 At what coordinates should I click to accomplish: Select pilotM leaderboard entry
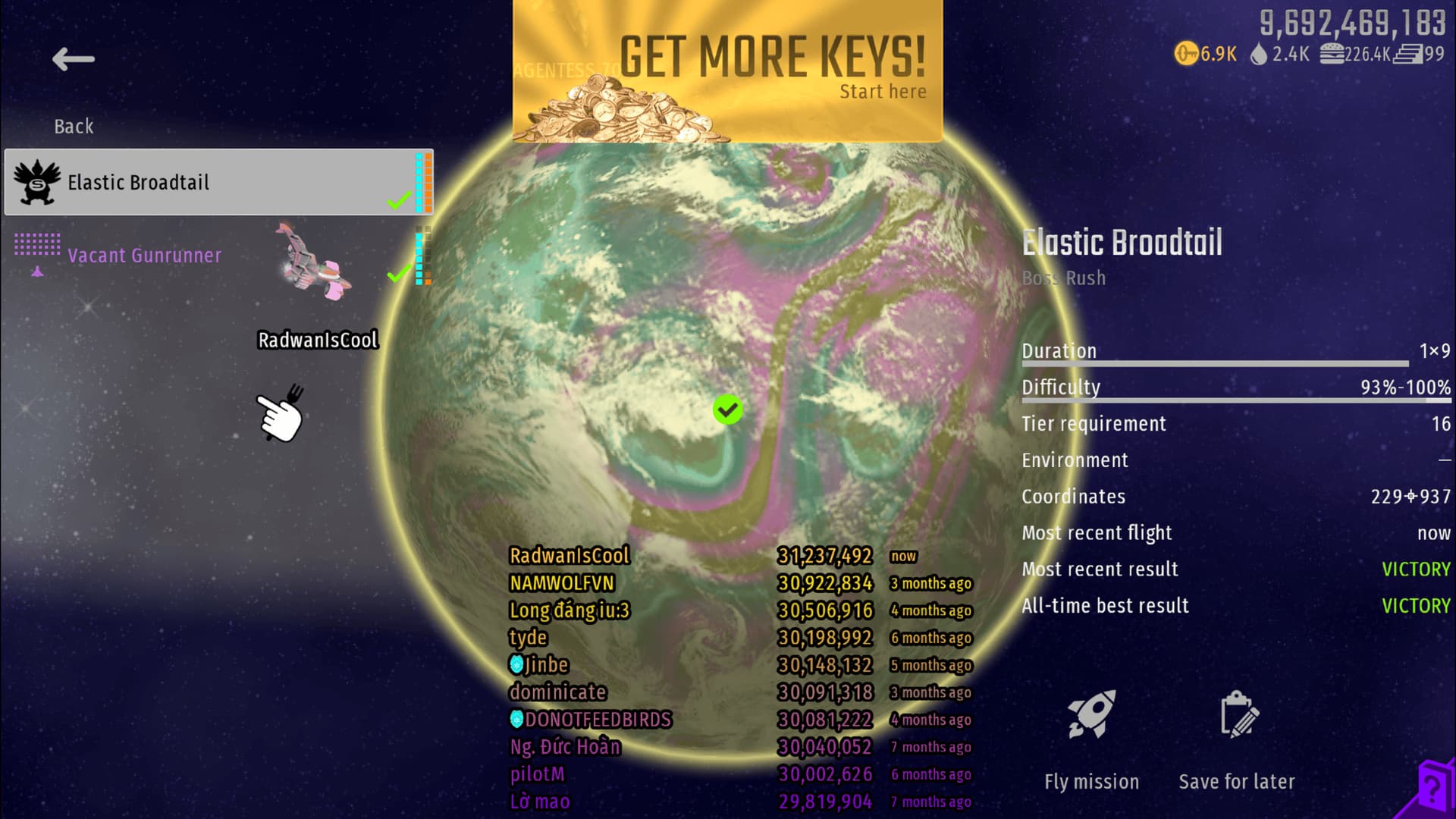[x=537, y=774]
